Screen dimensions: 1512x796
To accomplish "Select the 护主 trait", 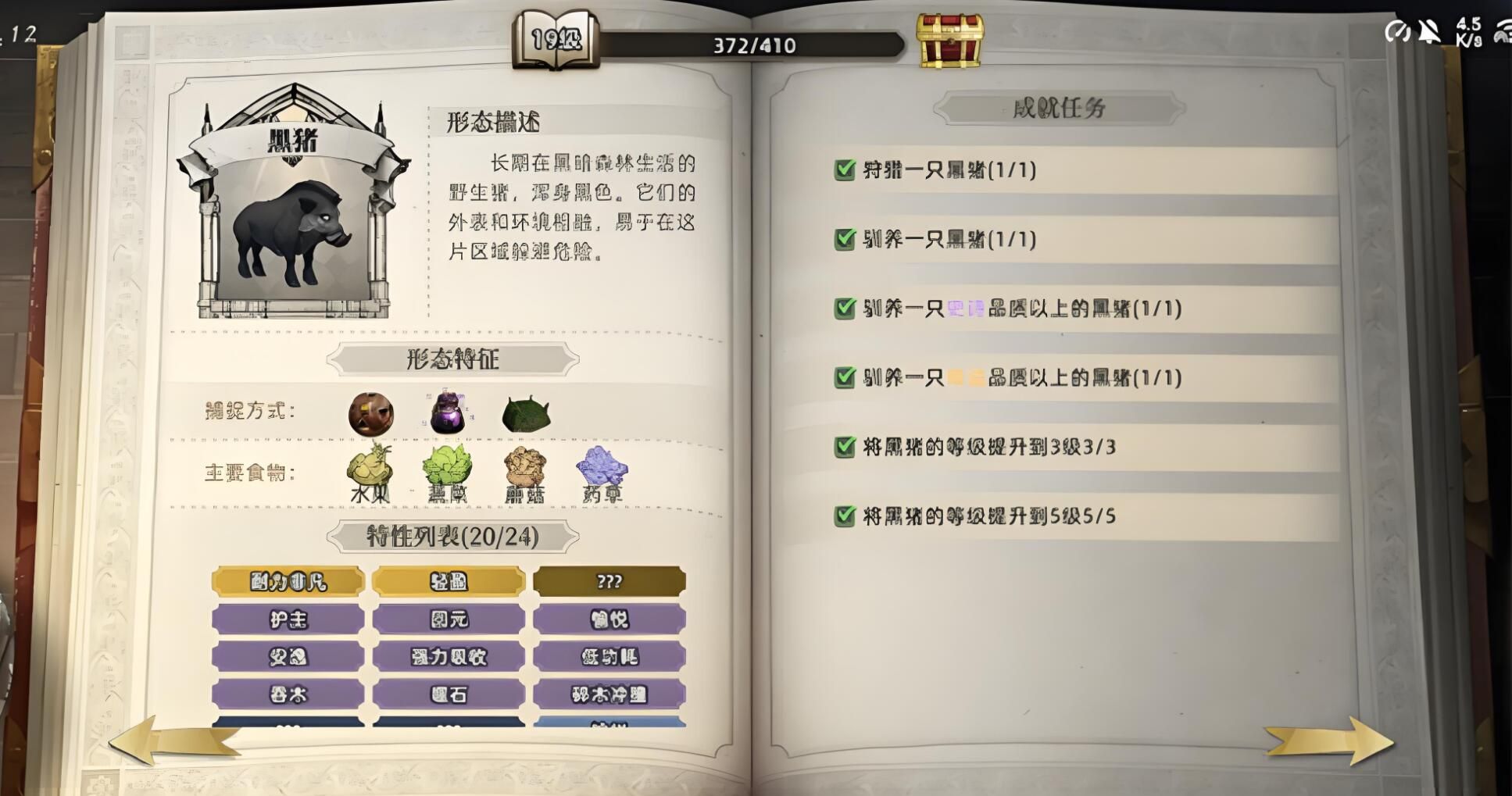I will pyautogui.click(x=288, y=619).
